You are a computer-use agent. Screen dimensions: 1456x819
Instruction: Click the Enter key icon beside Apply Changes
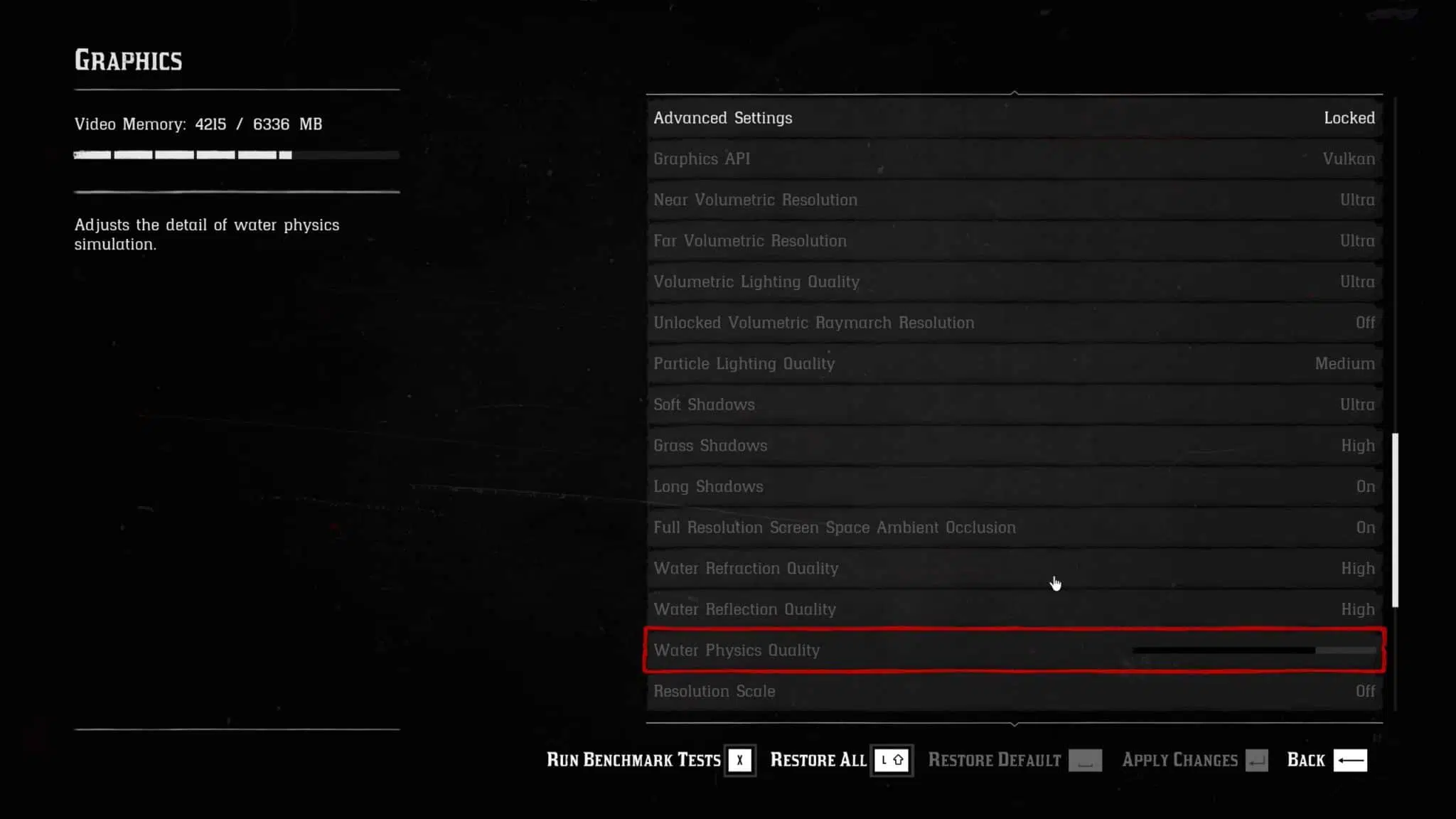pos(1256,759)
